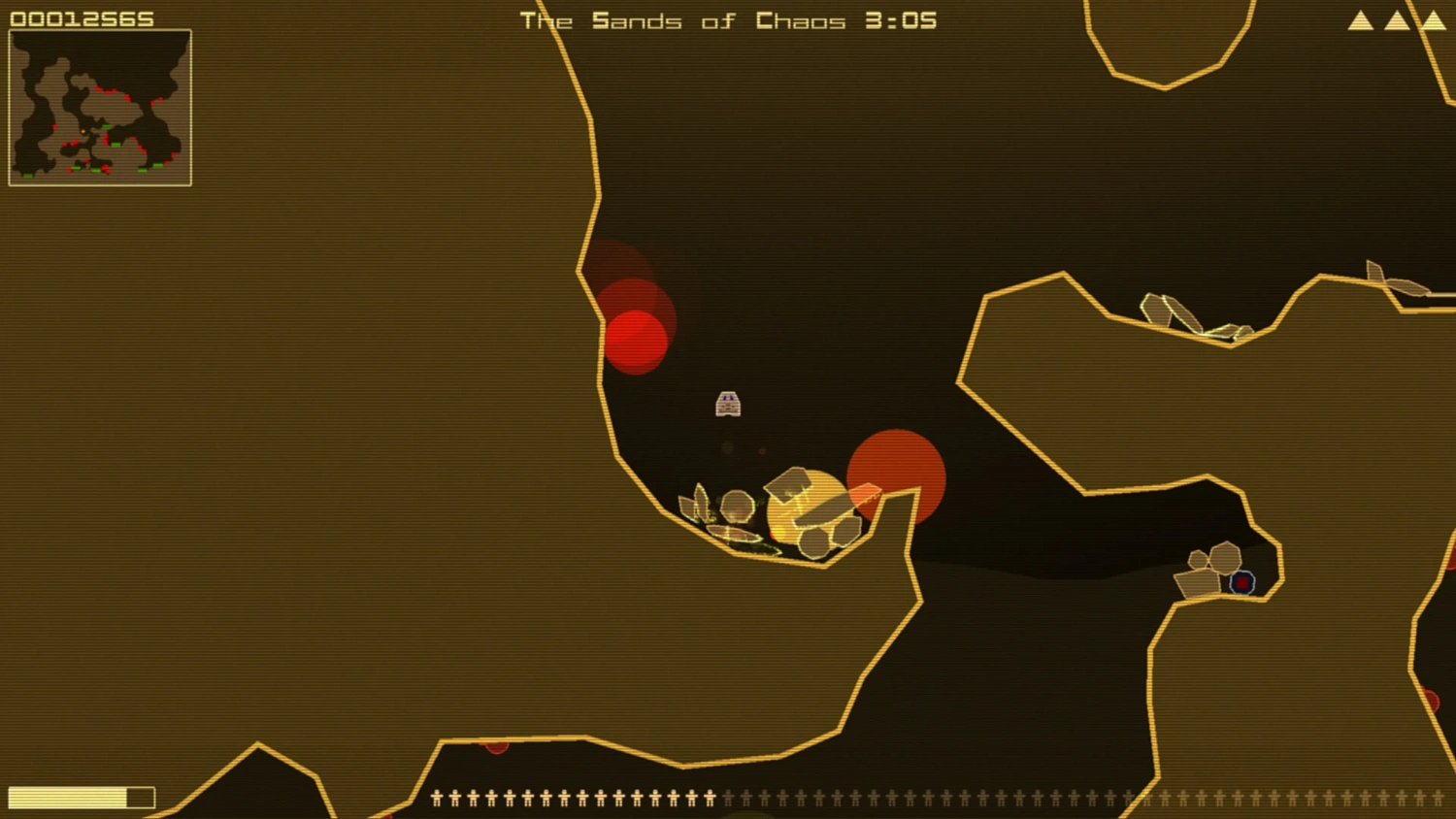Open the minimap in the top left corner
Viewport: 1456px width, 819px height.
[99, 106]
